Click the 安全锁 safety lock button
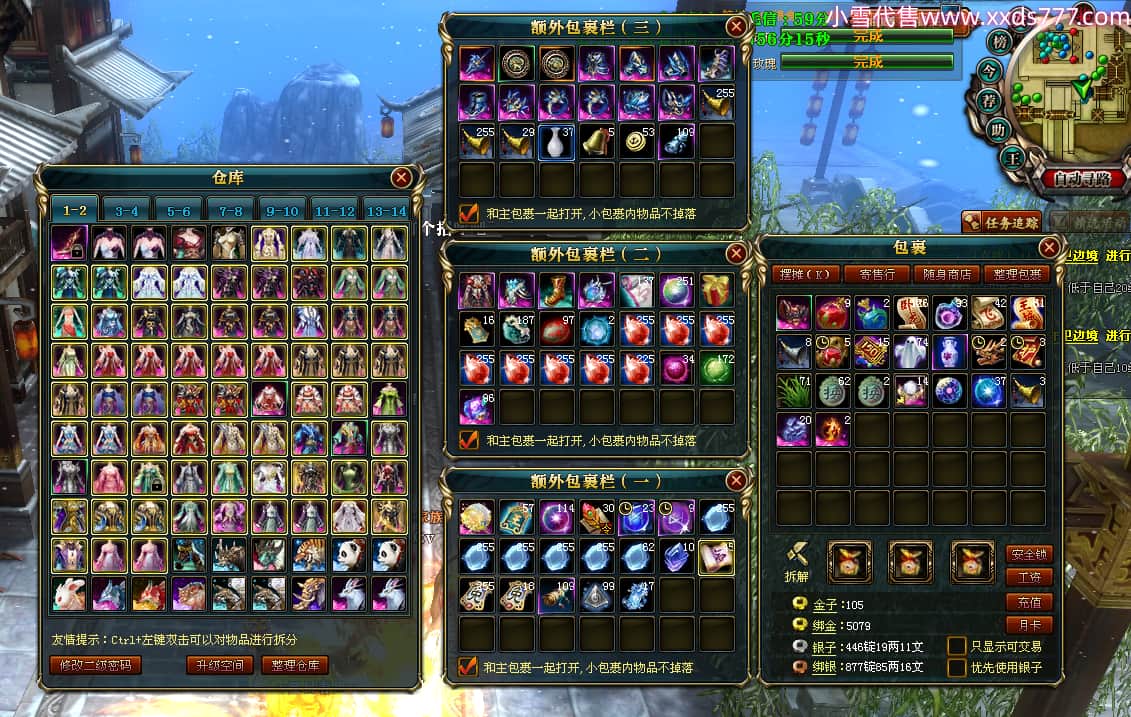This screenshot has height=717, width=1131. [1028, 553]
